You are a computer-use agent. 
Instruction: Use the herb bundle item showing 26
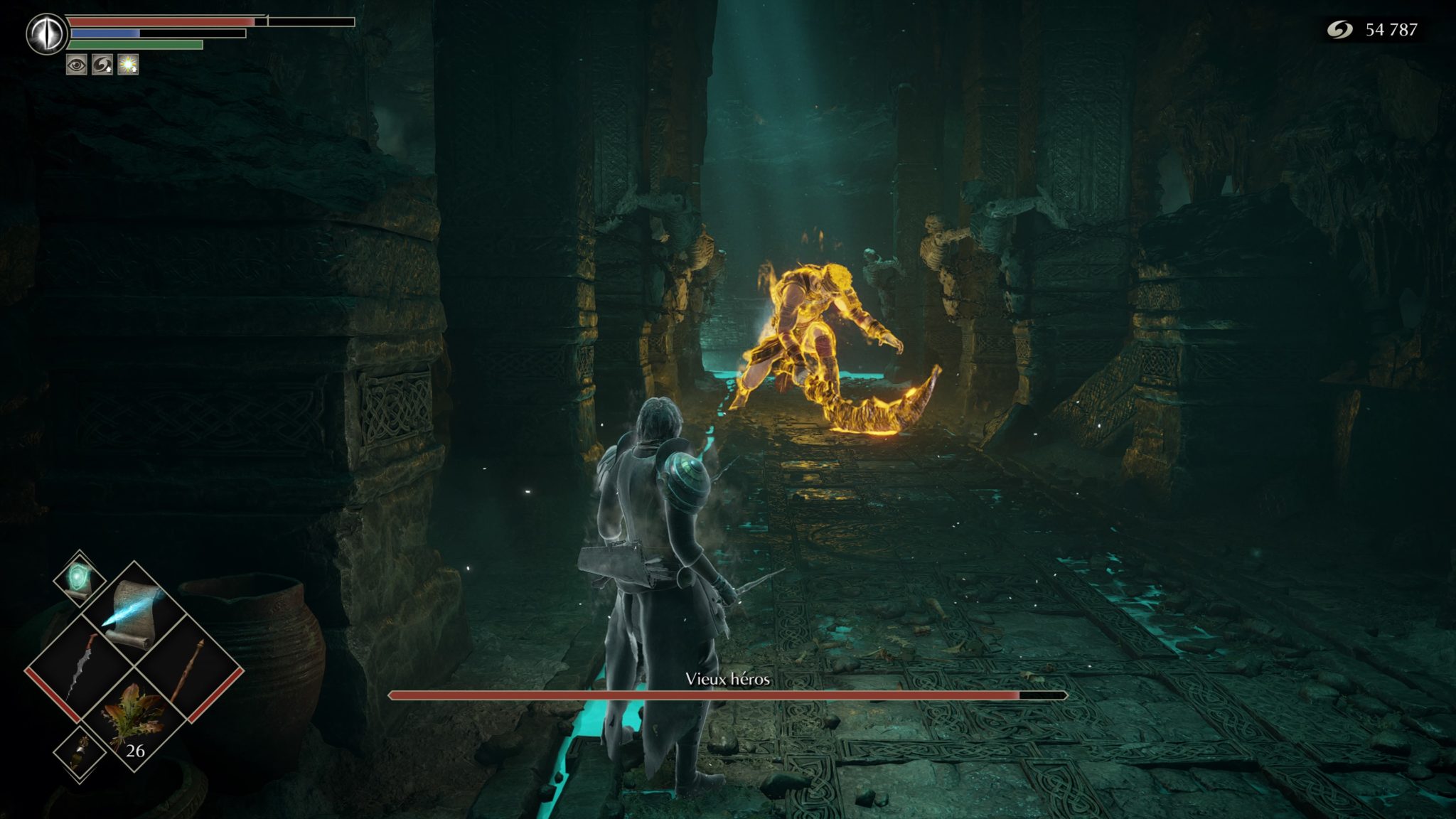tap(134, 719)
